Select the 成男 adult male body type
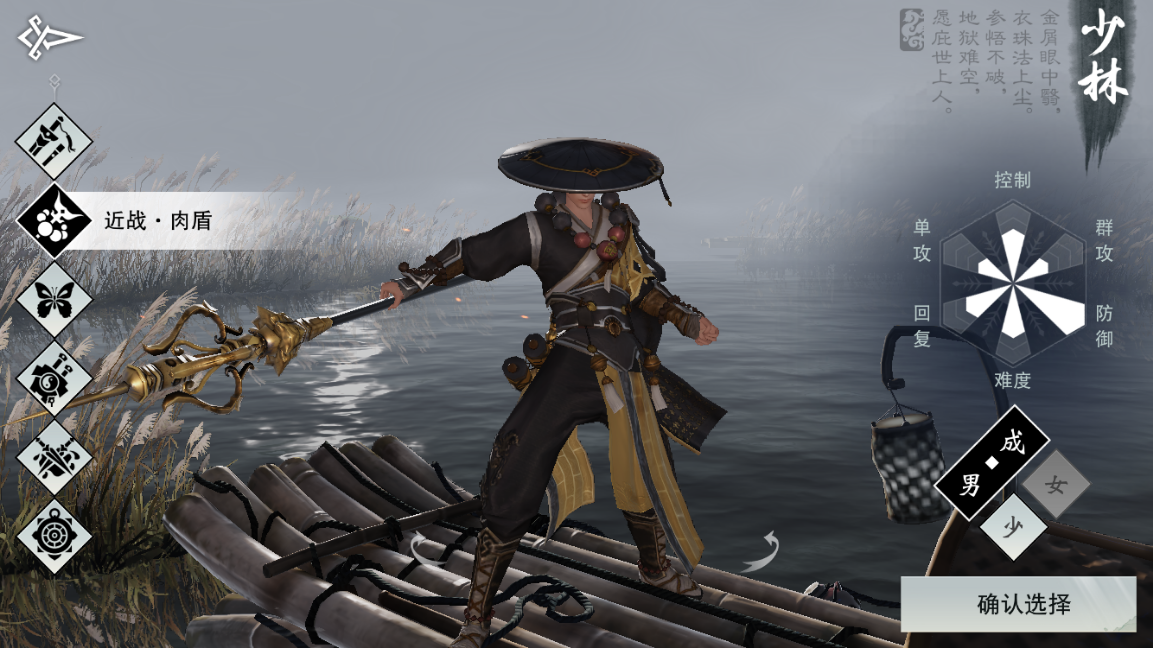This screenshot has width=1153, height=648. click(991, 463)
